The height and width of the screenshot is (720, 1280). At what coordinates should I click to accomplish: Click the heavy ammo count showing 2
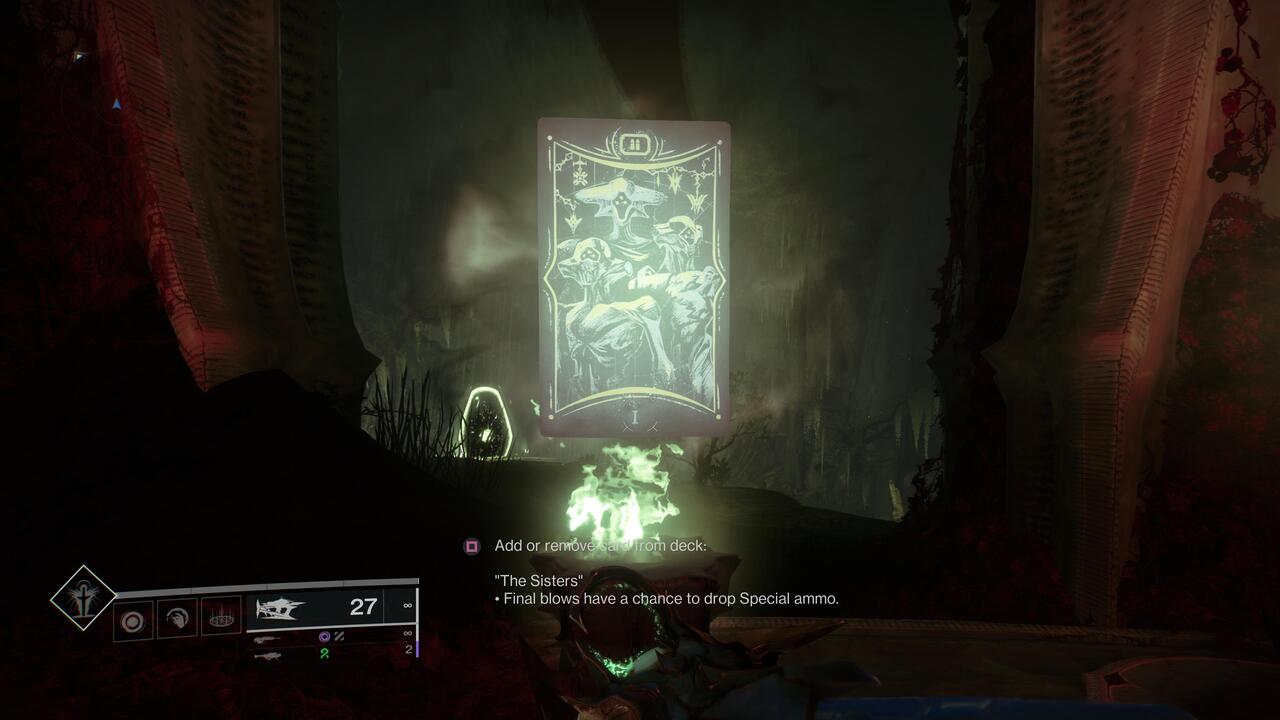coord(409,651)
